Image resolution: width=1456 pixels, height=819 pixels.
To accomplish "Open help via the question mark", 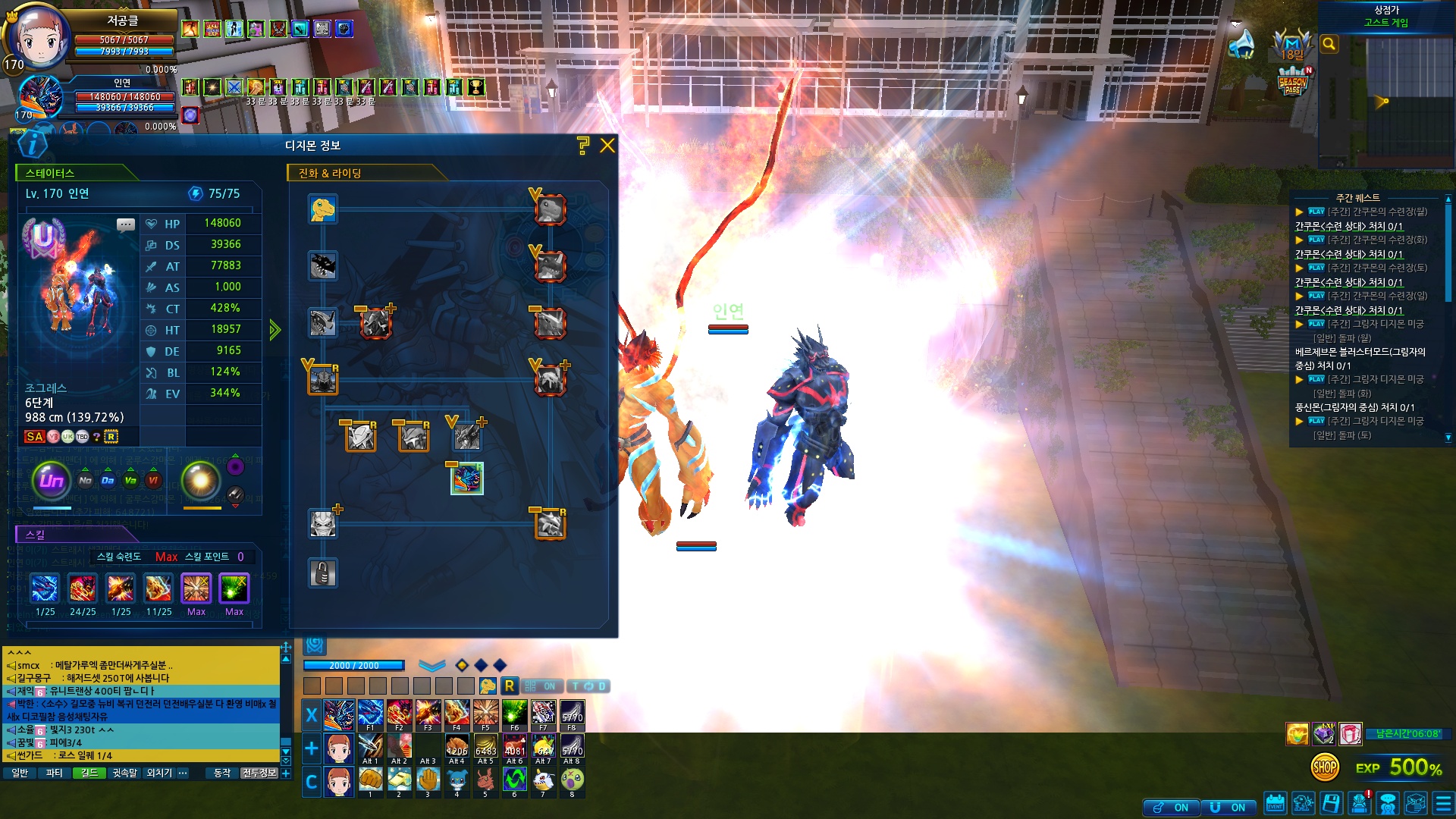I will 582,146.
